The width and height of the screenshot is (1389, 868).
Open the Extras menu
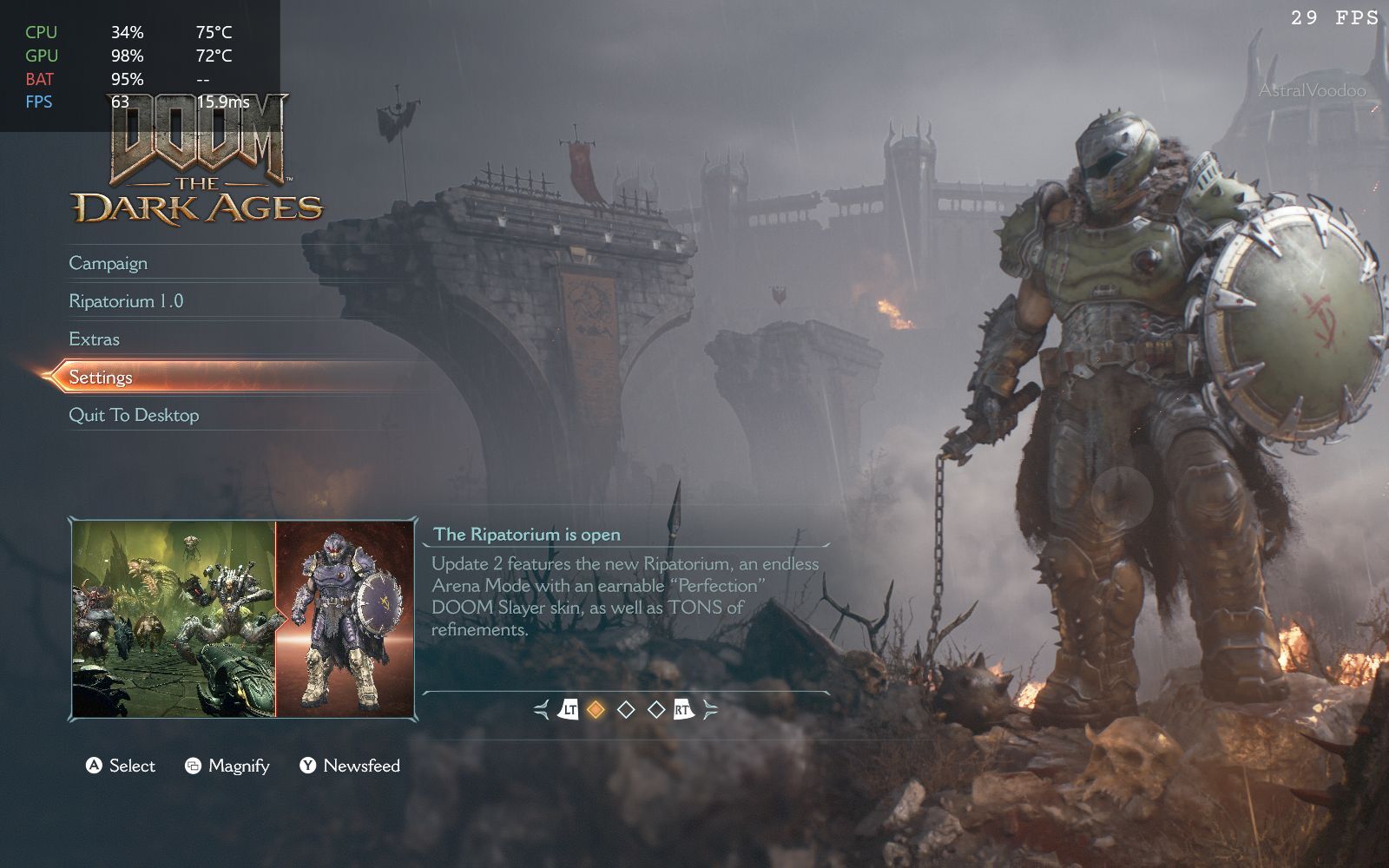pyautogui.click(x=95, y=339)
